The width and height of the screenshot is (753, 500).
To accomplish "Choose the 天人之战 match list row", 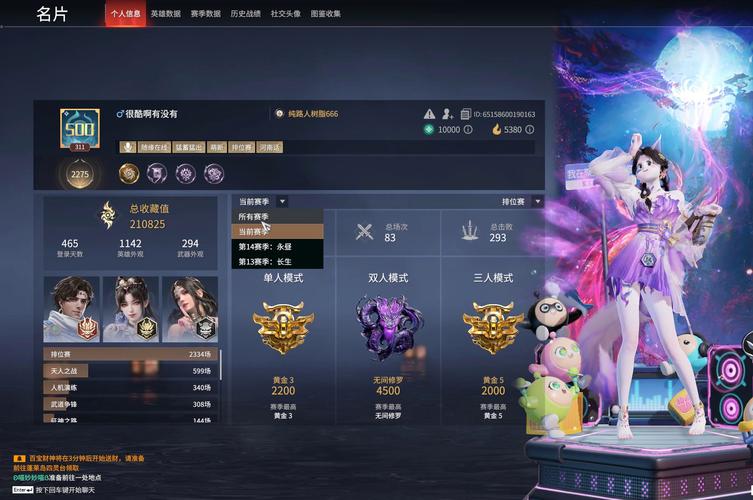I will click(x=131, y=371).
